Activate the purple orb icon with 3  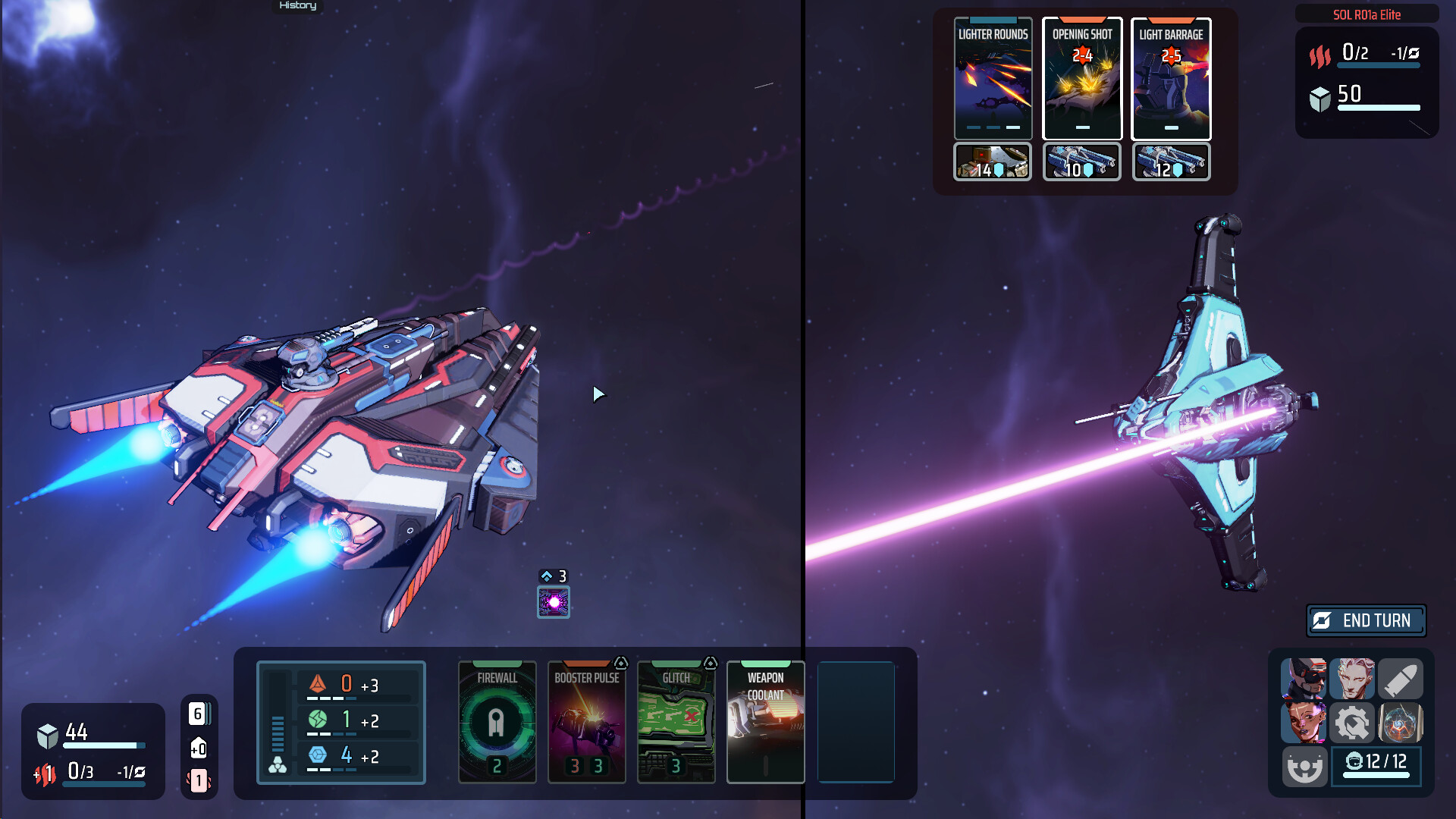click(554, 602)
